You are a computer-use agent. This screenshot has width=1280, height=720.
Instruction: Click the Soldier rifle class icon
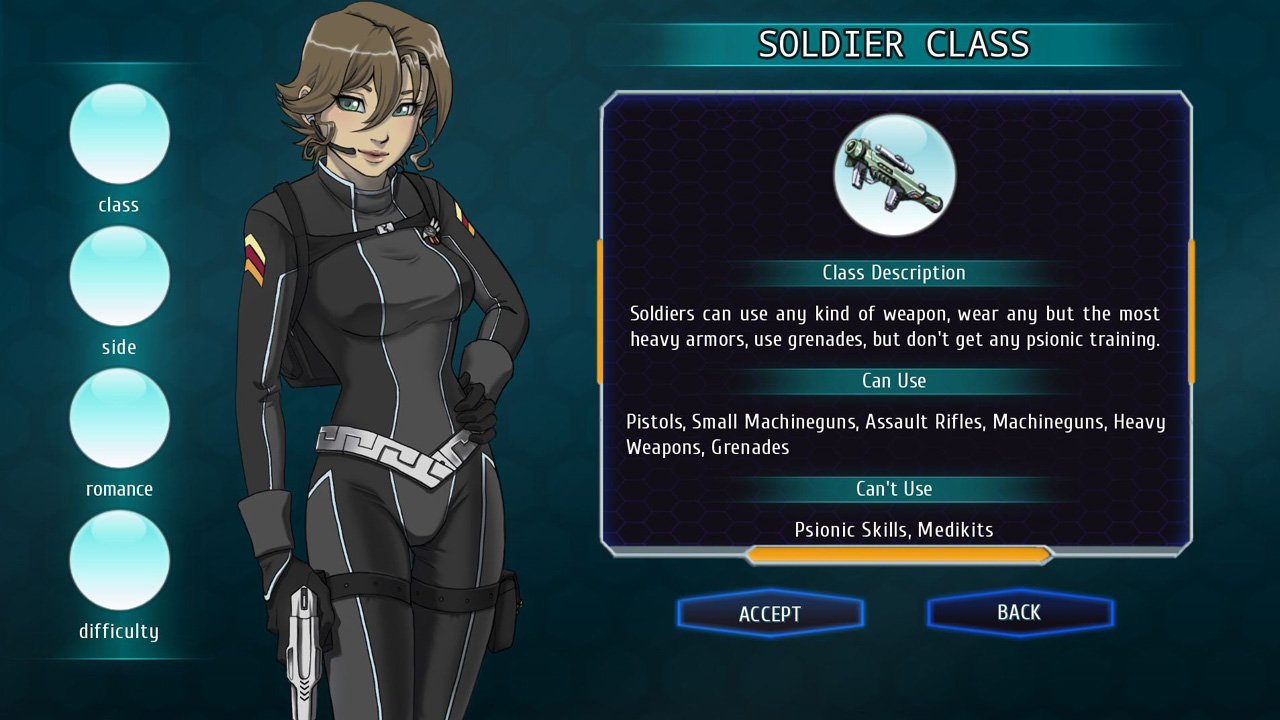coord(894,175)
